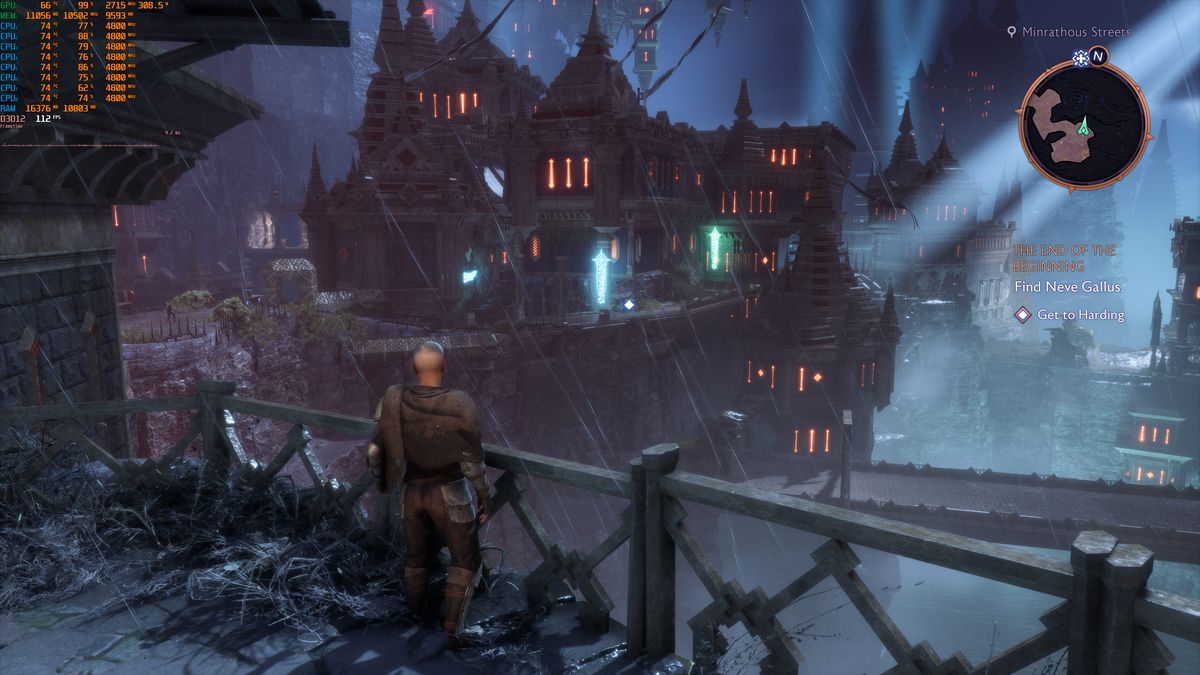Screen dimensions: 1200x675
Task: Select the Minrathous Streets location label
Action: pos(1075,32)
